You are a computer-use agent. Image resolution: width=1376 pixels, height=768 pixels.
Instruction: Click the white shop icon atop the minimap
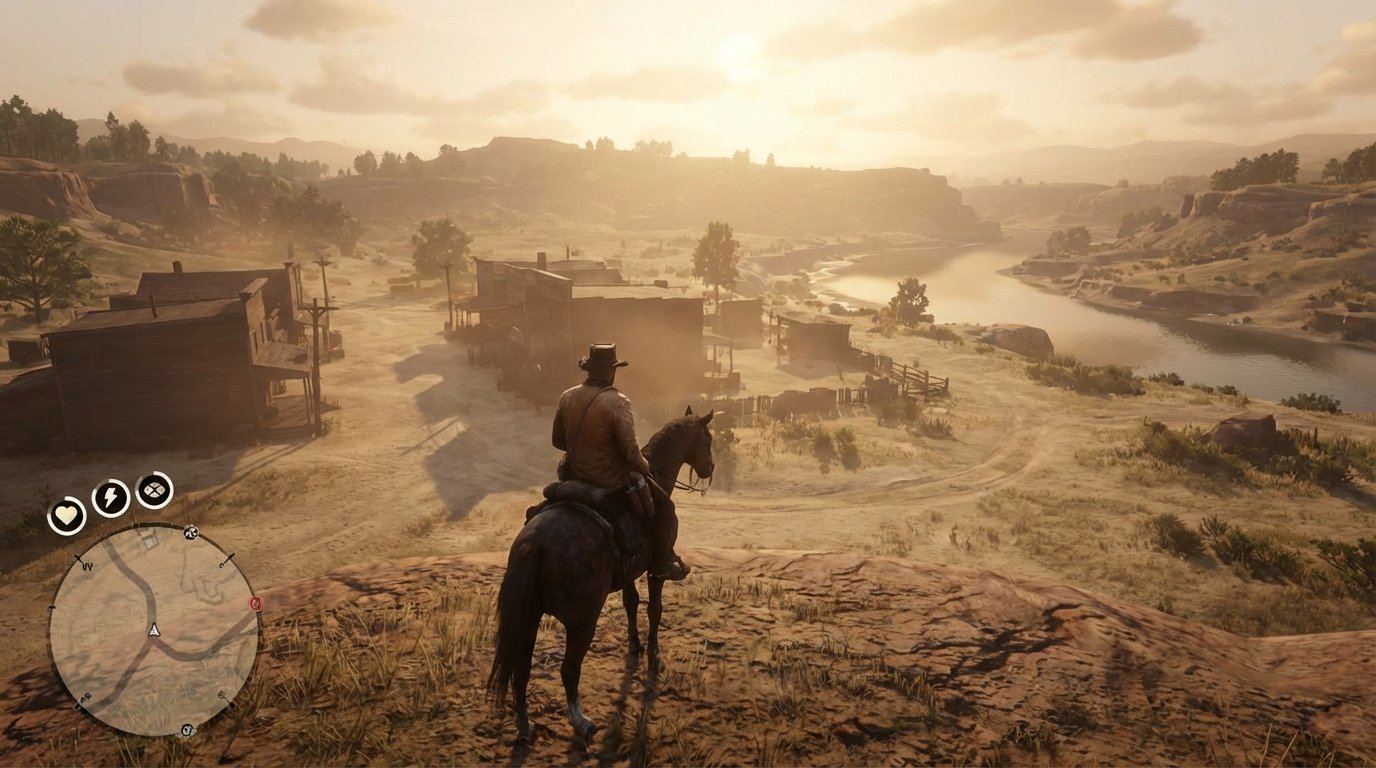click(191, 532)
